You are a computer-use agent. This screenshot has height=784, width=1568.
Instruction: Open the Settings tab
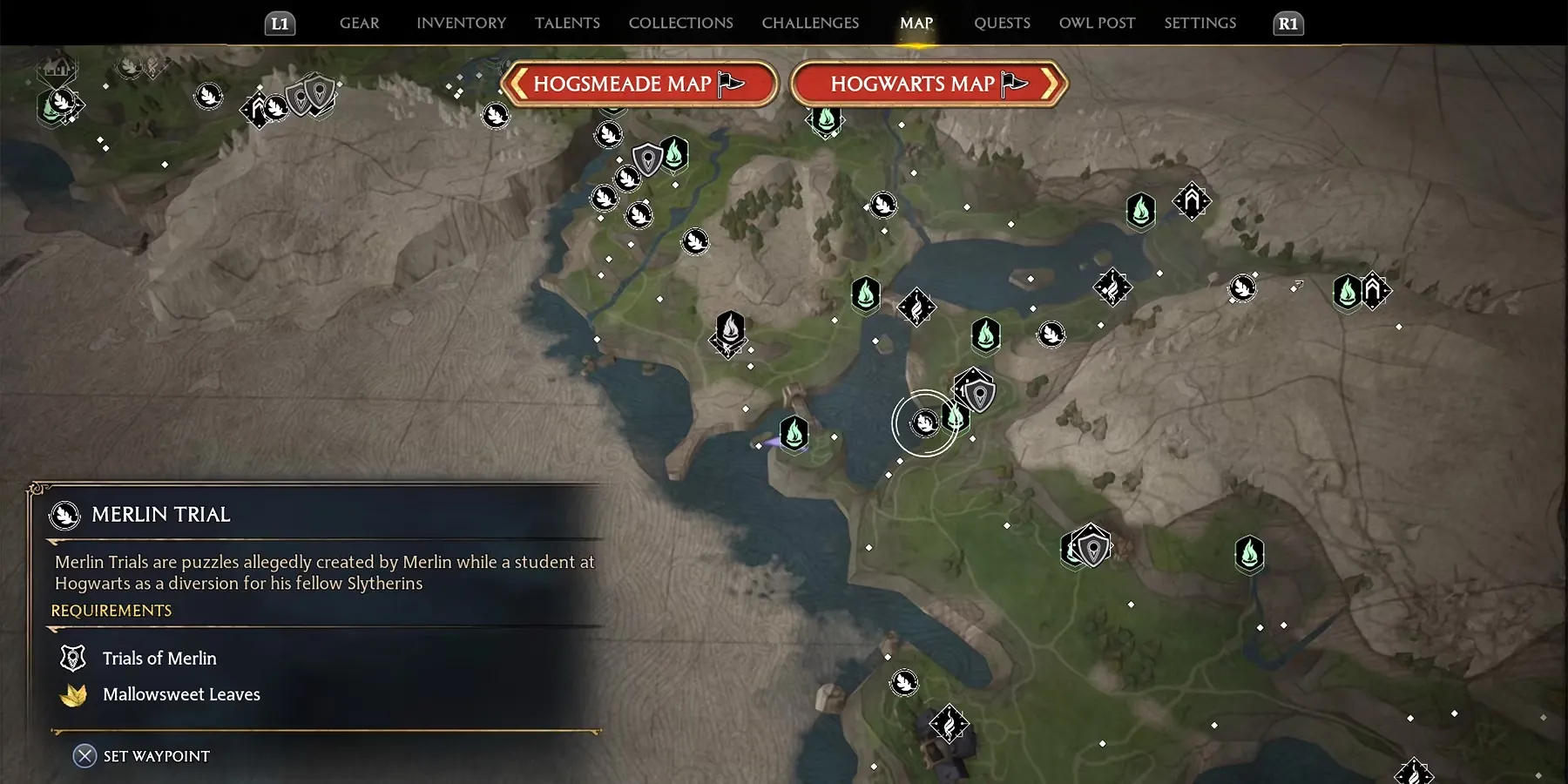(x=1200, y=24)
